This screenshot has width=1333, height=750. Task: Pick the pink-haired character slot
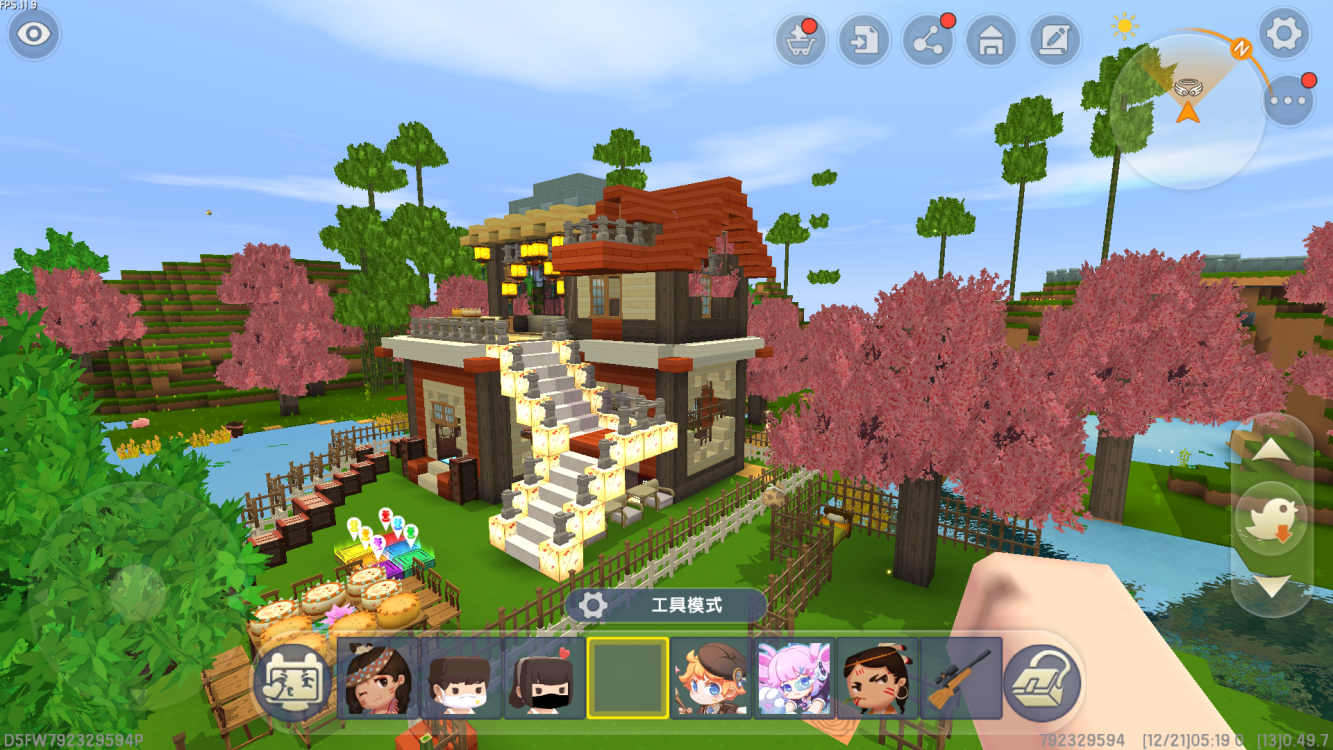794,678
